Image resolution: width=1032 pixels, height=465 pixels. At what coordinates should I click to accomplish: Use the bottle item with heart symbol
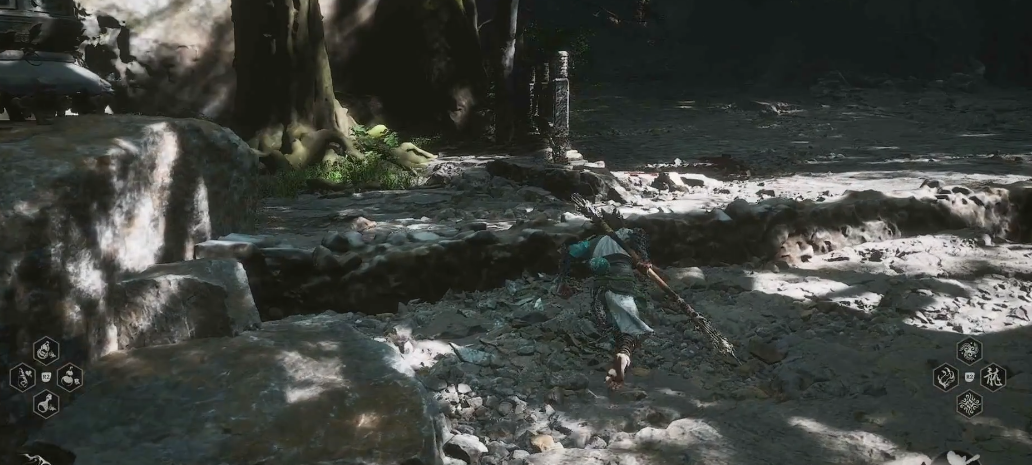click(x=22, y=377)
